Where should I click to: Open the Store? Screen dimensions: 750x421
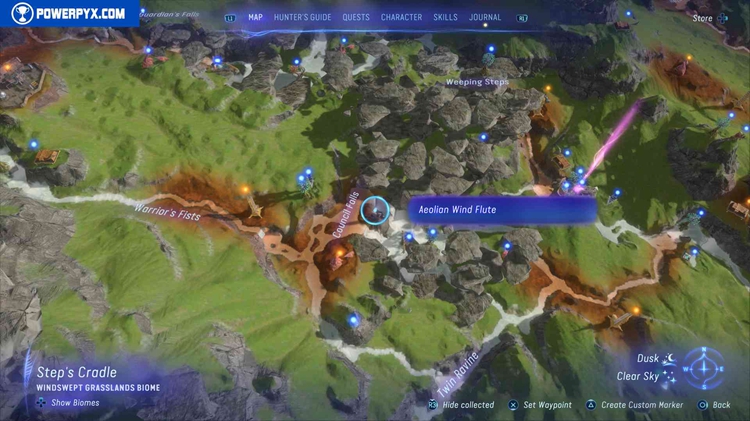703,18
